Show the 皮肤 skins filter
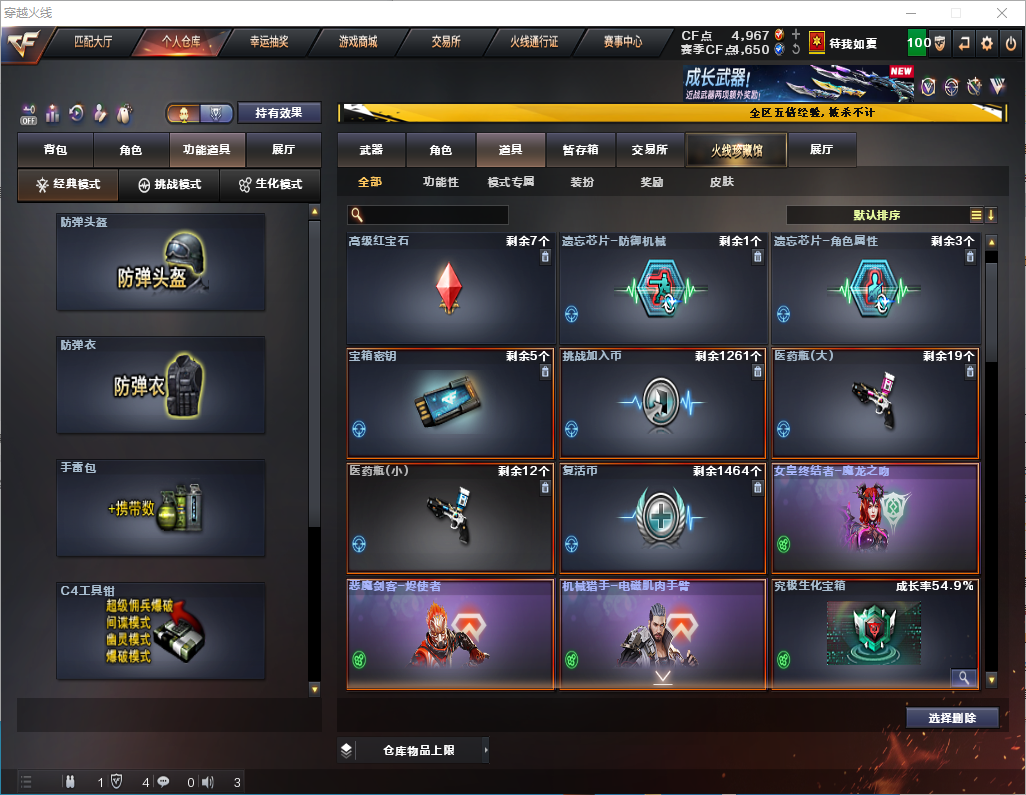The width and height of the screenshot is (1026, 795). pos(721,182)
